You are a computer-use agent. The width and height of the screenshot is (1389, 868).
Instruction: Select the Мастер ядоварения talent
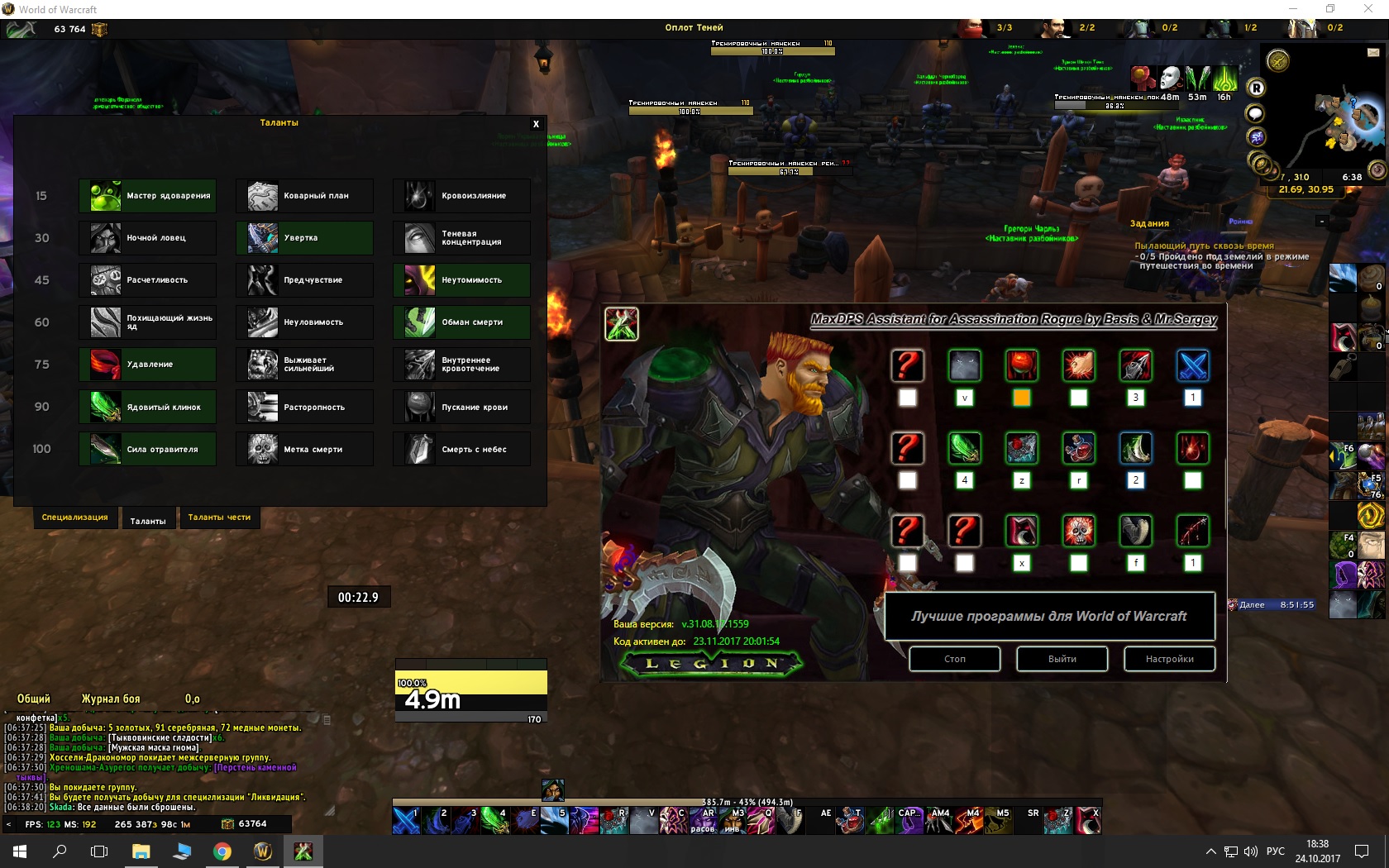[148, 196]
